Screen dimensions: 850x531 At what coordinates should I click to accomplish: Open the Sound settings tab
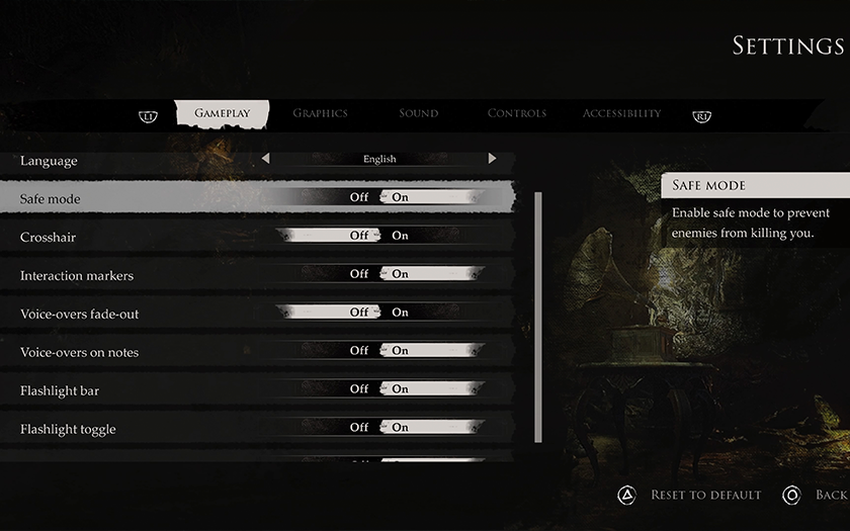pyautogui.click(x=418, y=113)
